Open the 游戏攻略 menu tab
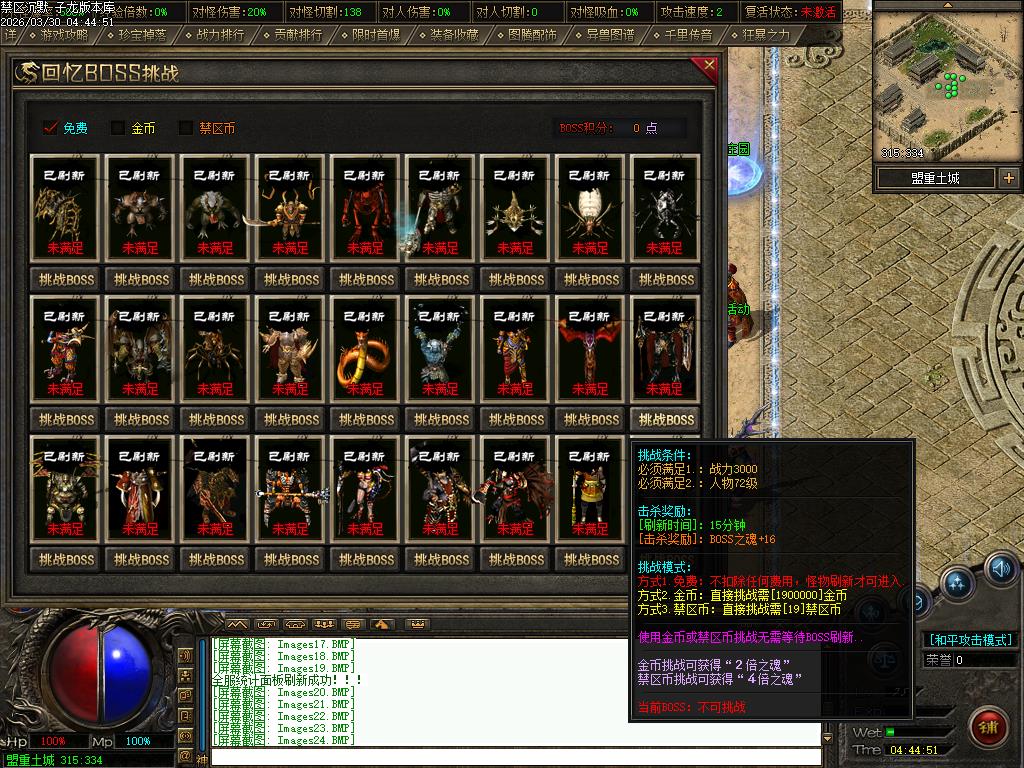 coord(64,35)
